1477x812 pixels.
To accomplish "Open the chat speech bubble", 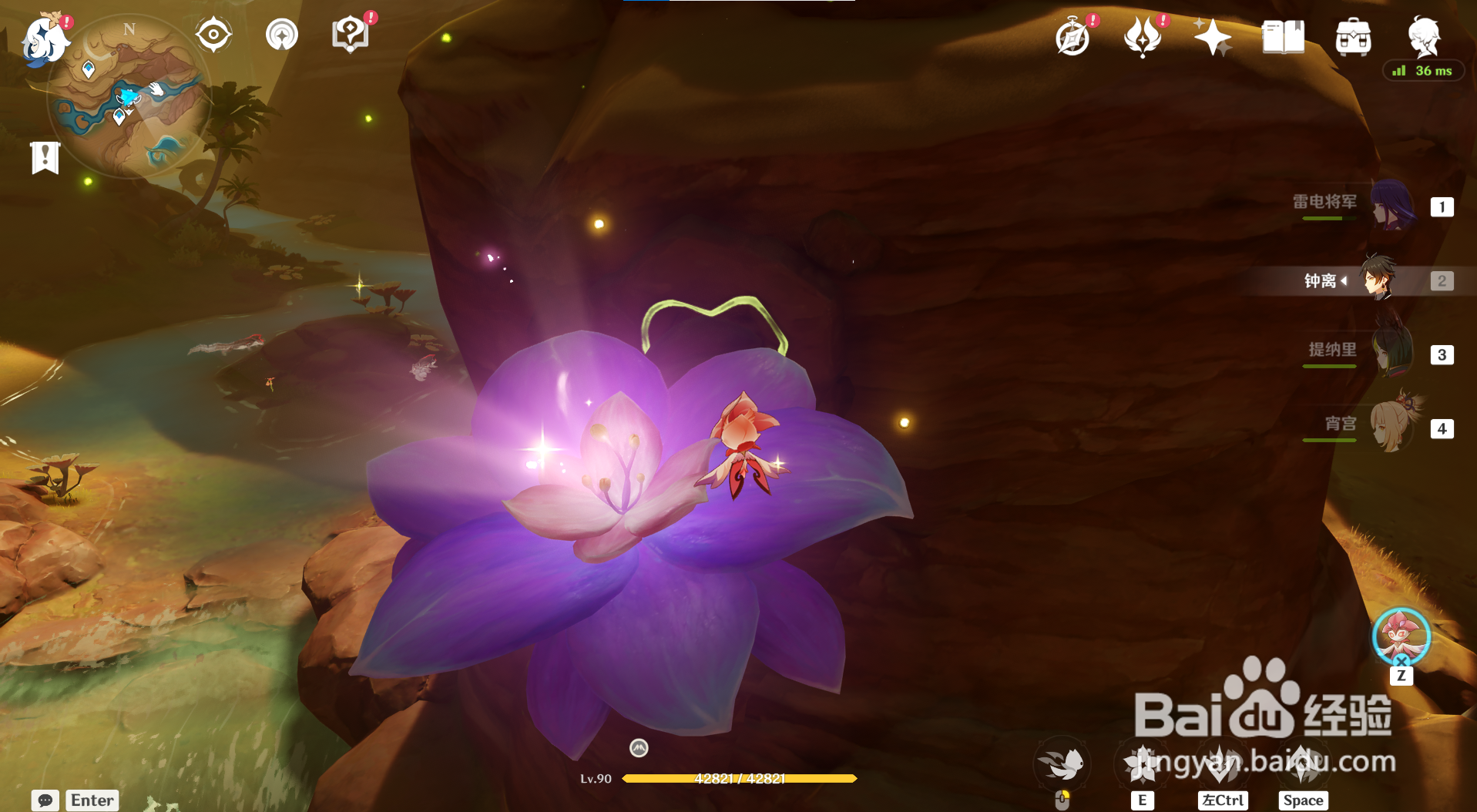I will (x=45, y=800).
